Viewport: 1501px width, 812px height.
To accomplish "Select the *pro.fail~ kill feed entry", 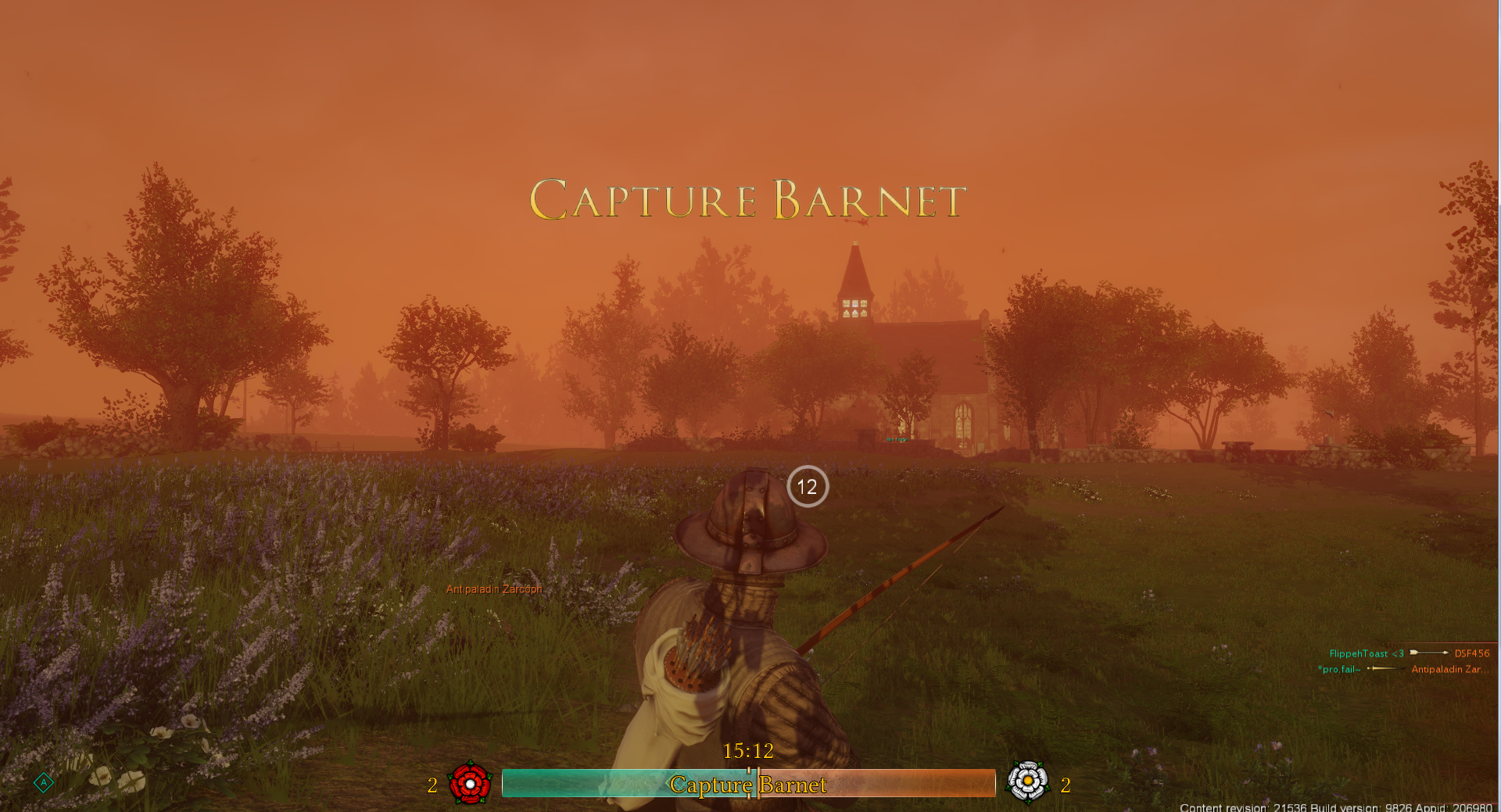I will coord(1402,669).
